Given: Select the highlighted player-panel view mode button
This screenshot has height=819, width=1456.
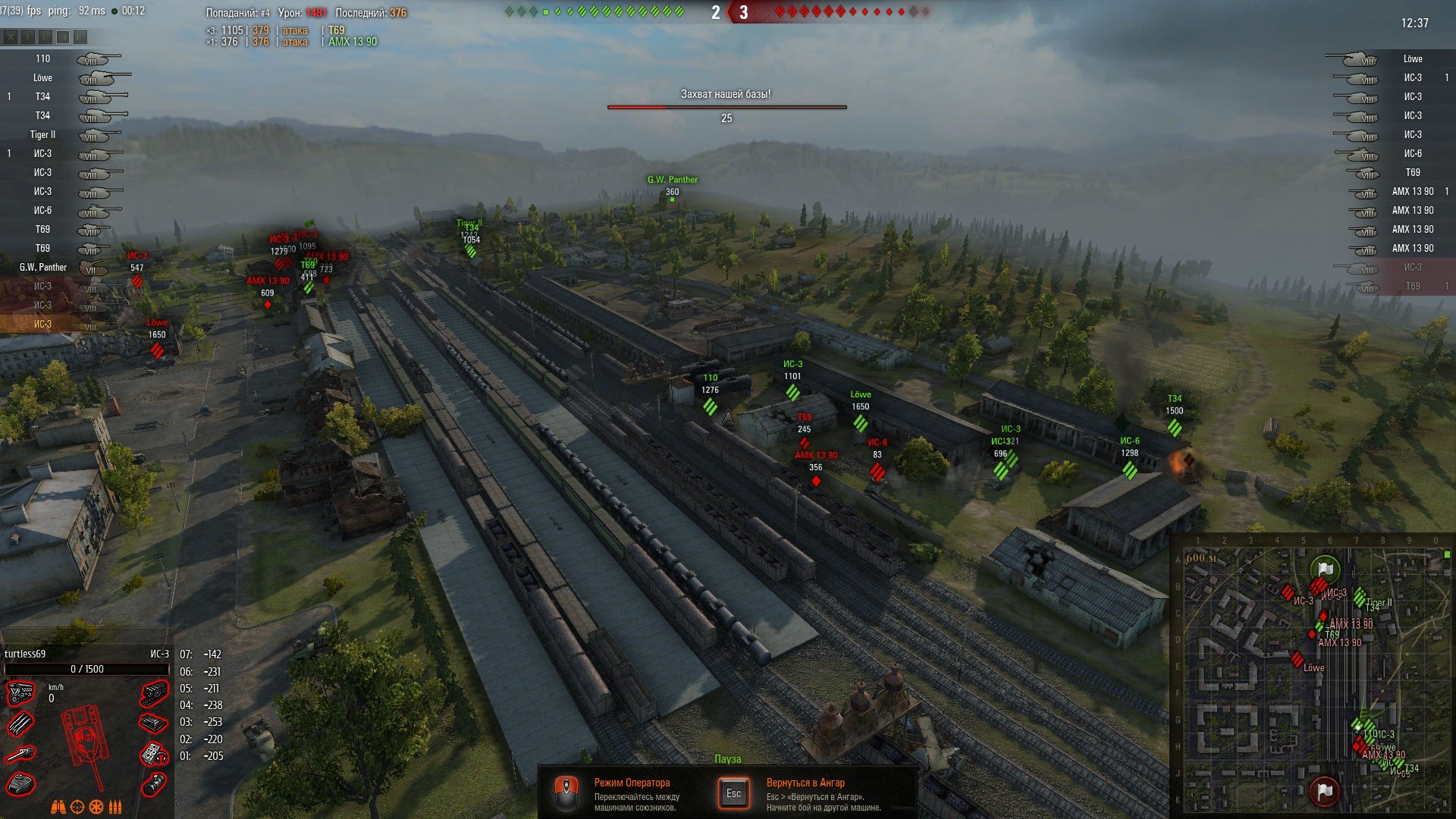Looking at the screenshot, I should 63,36.
